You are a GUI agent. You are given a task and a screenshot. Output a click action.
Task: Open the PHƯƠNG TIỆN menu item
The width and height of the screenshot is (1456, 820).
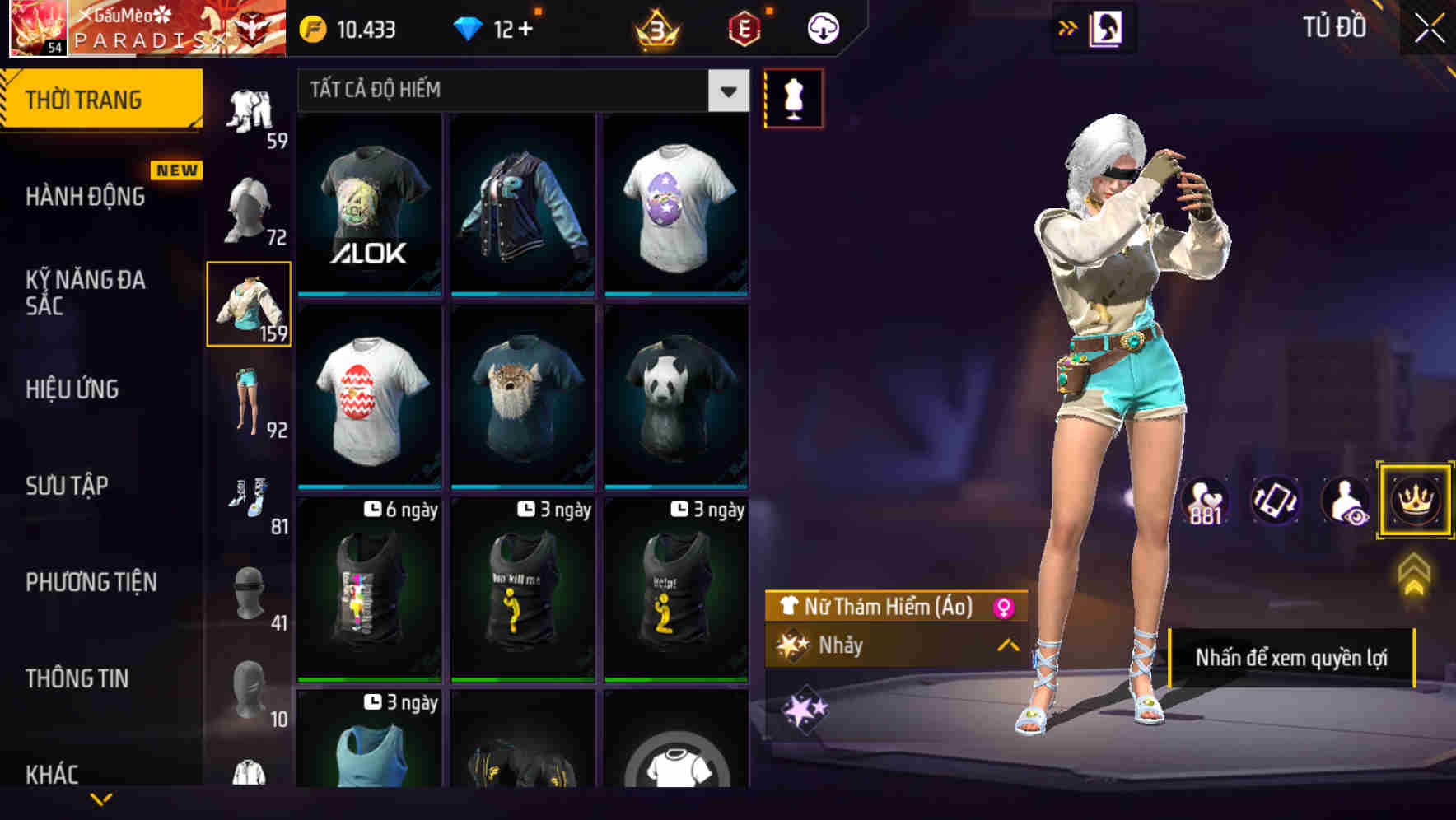[x=89, y=581]
